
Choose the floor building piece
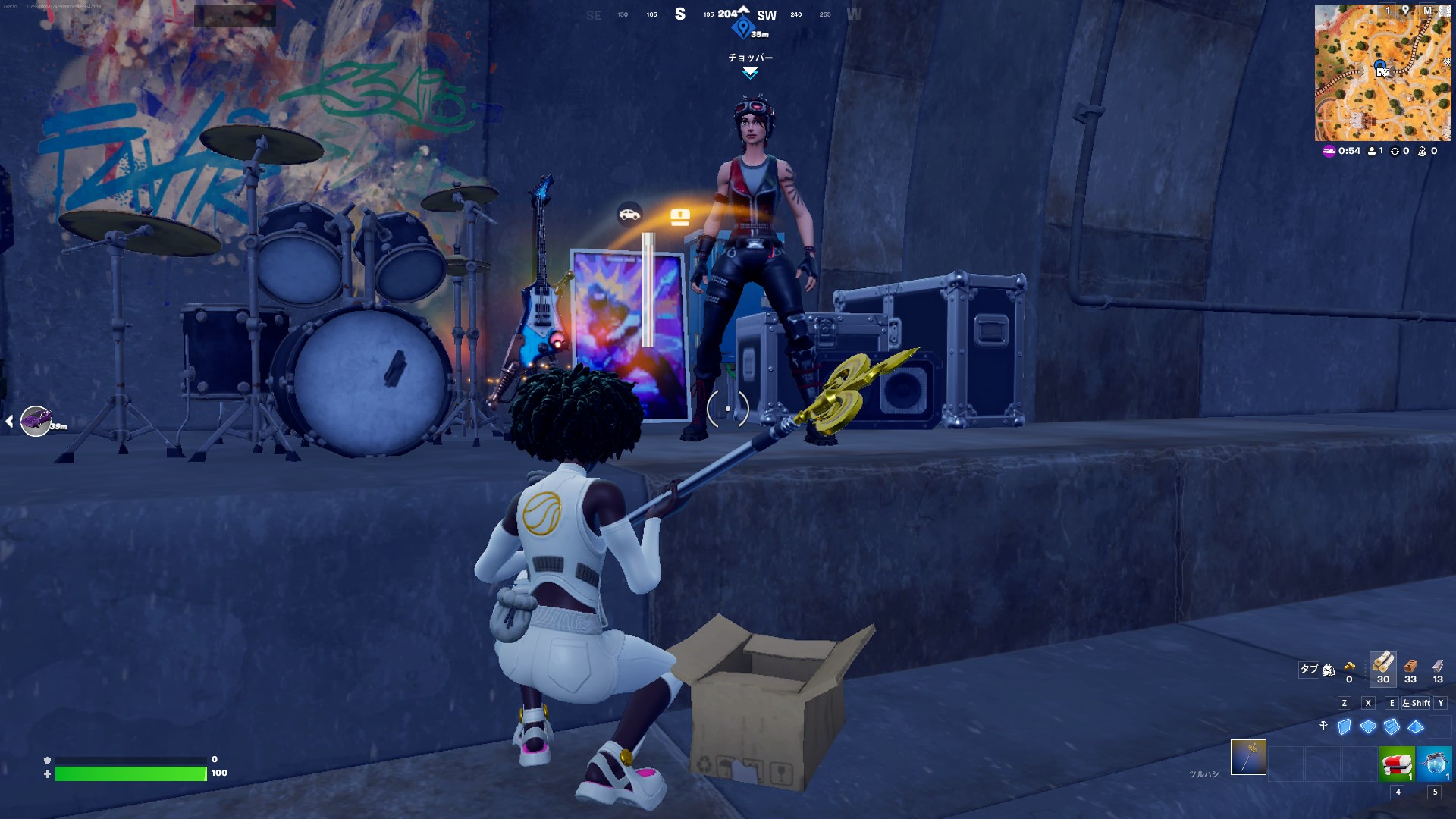(x=1368, y=726)
